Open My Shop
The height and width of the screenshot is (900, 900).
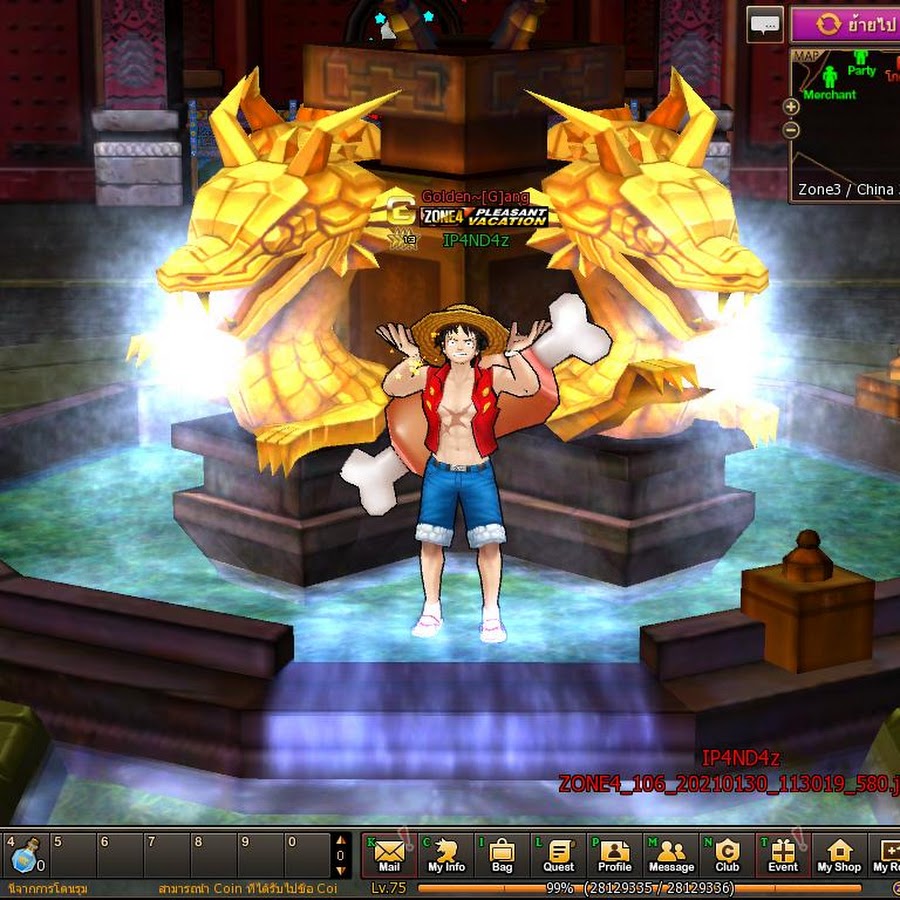[x=839, y=855]
